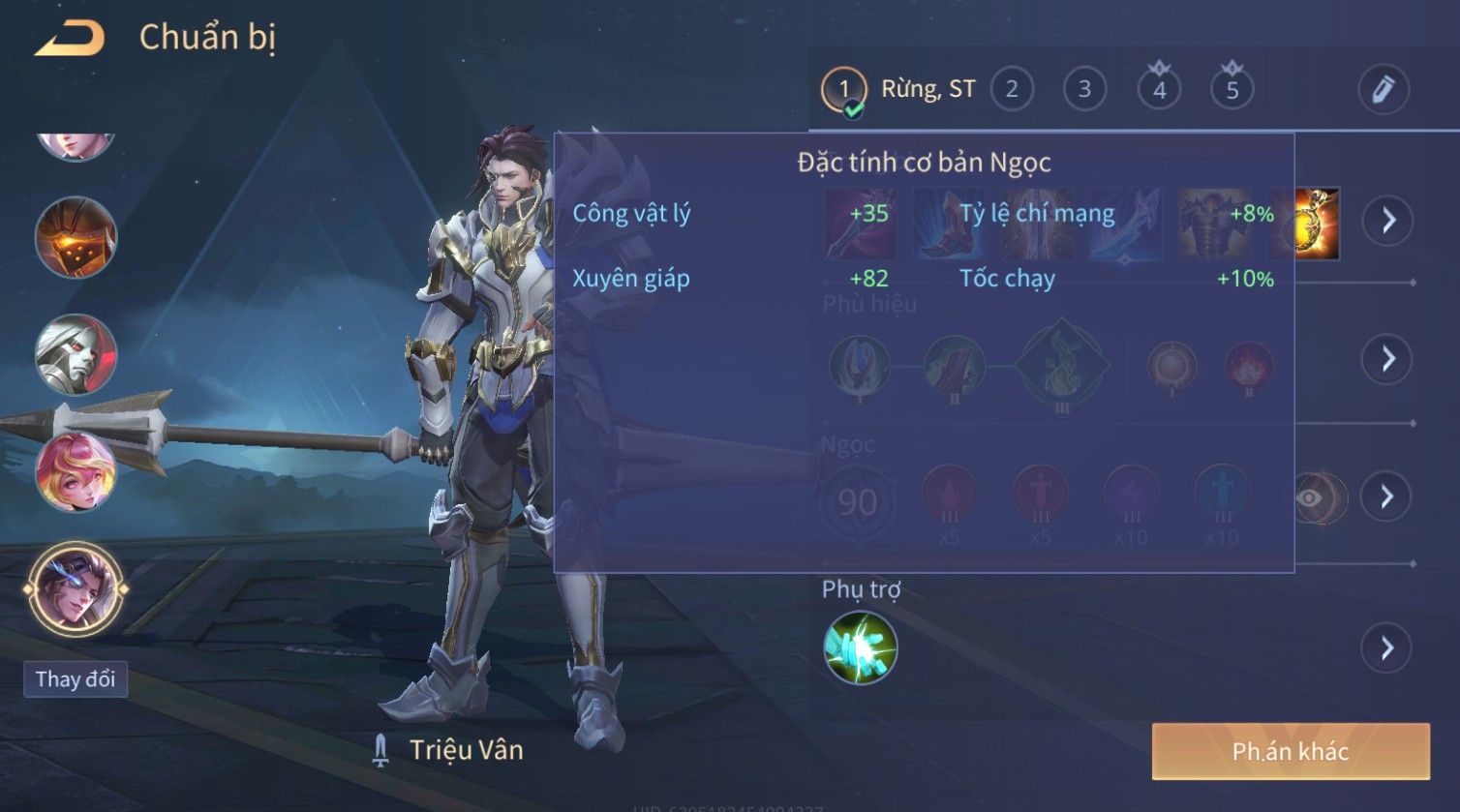Choose the pink-haired hero portrait
1460x812 pixels.
pyautogui.click(x=76, y=471)
